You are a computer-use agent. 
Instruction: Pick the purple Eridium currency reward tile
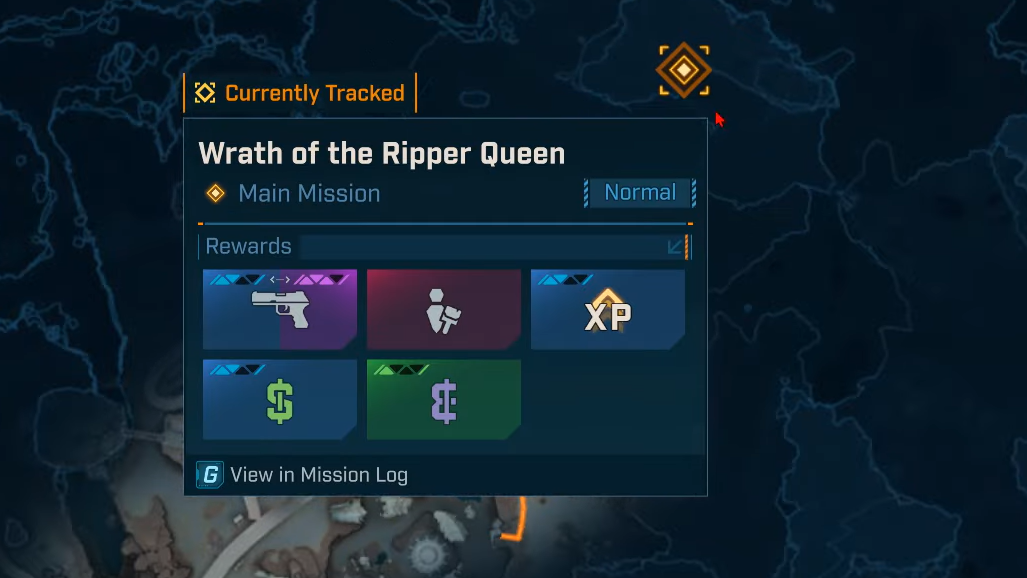point(444,399)
